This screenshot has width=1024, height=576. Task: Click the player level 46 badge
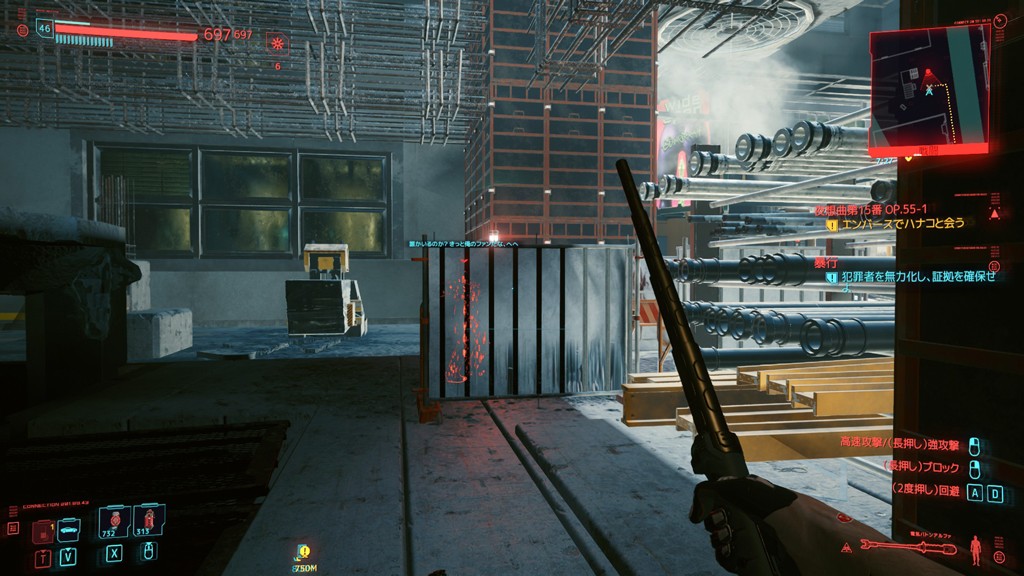coord(44,29)
